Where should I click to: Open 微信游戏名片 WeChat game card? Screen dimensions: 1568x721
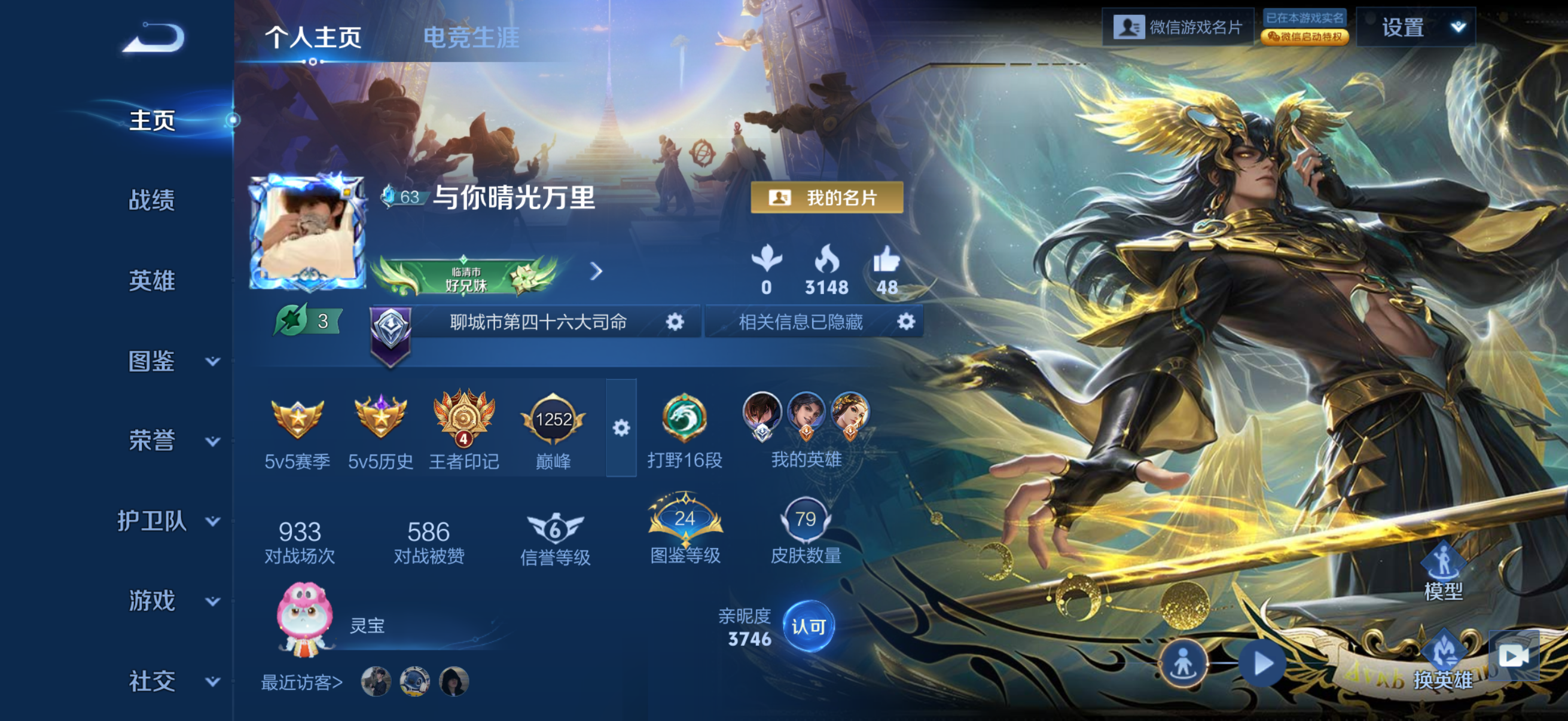coord(1180,26)
